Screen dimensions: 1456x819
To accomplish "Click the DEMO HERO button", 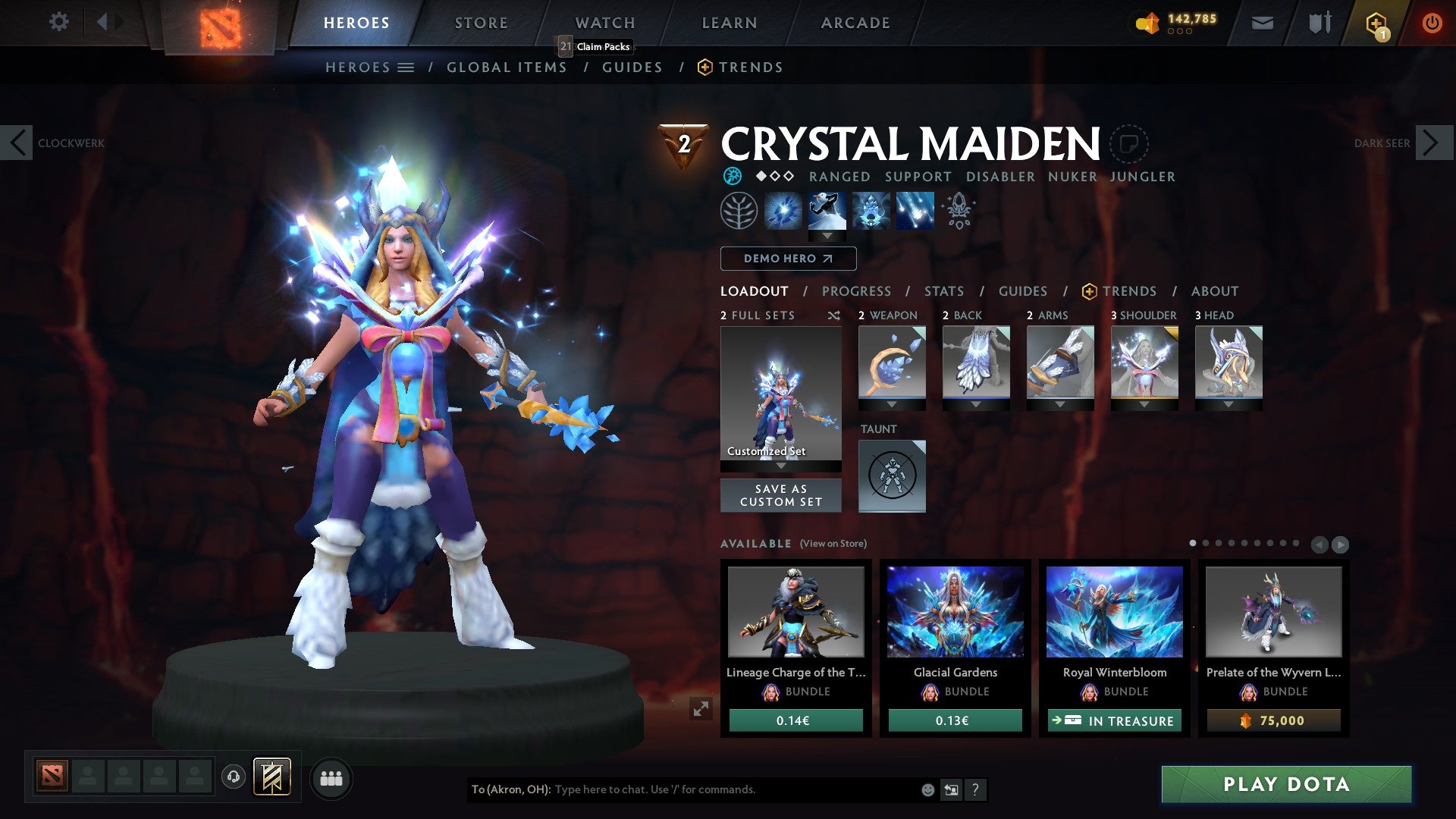I will [x=787, y=259].
